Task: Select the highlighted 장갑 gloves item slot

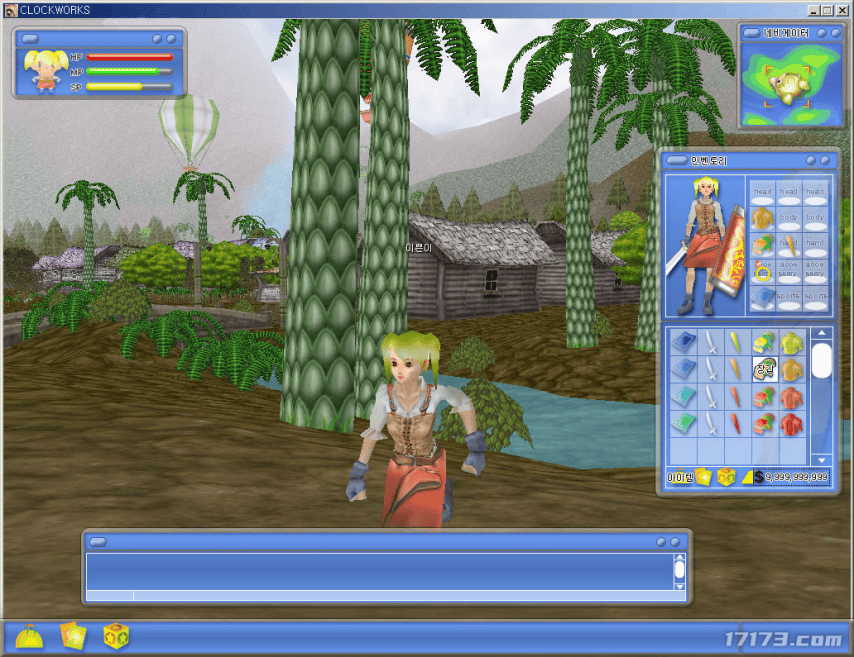Action: (764, 369)
